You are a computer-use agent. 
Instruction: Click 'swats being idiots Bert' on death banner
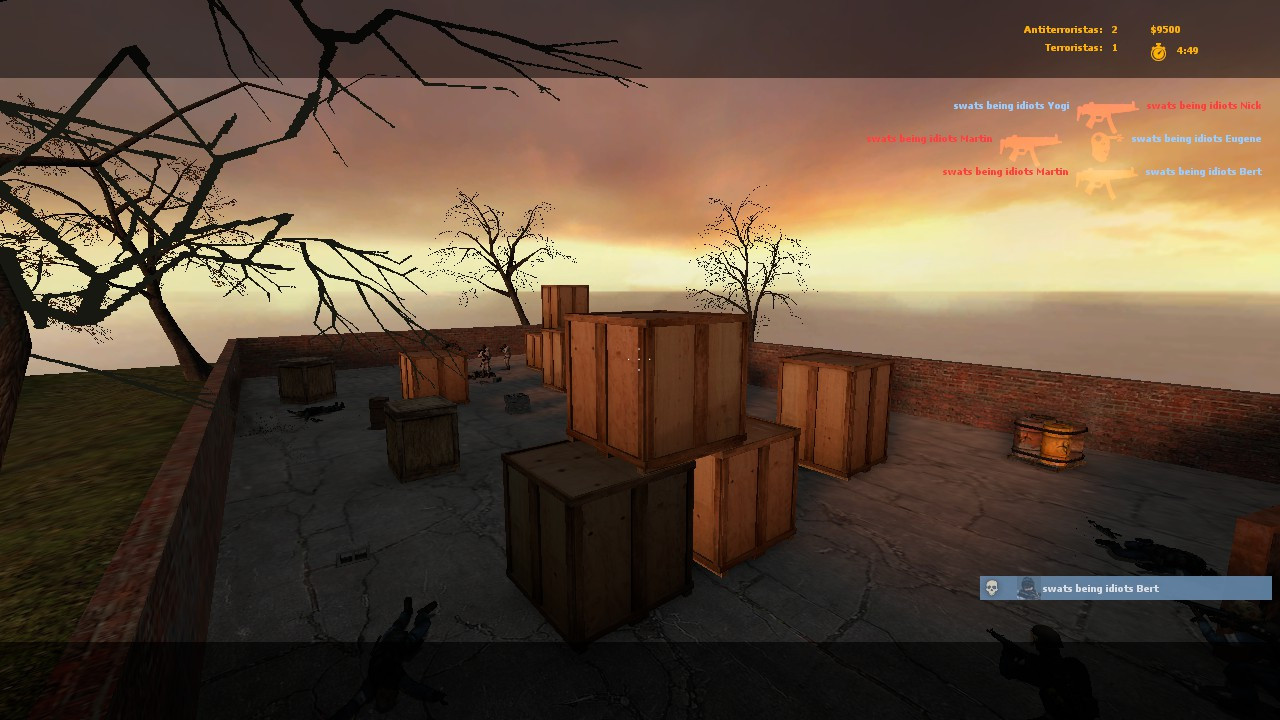pyautogui.click(x=1100, y=588)
